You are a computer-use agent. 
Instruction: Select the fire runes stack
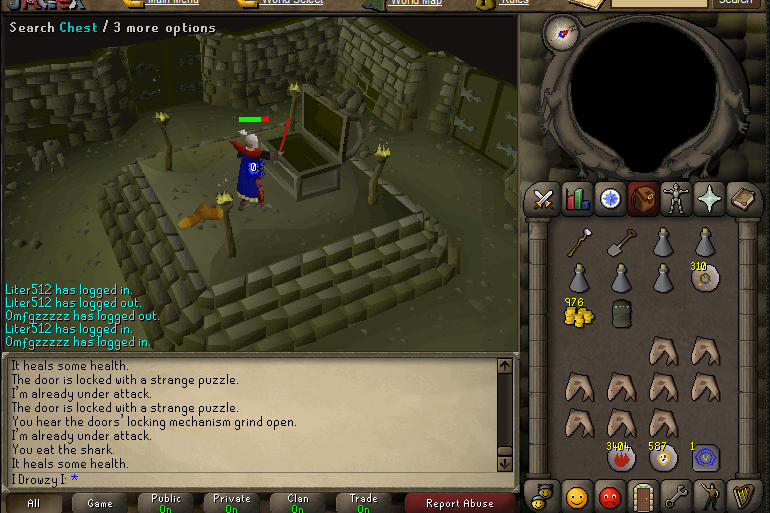point(620,458)
